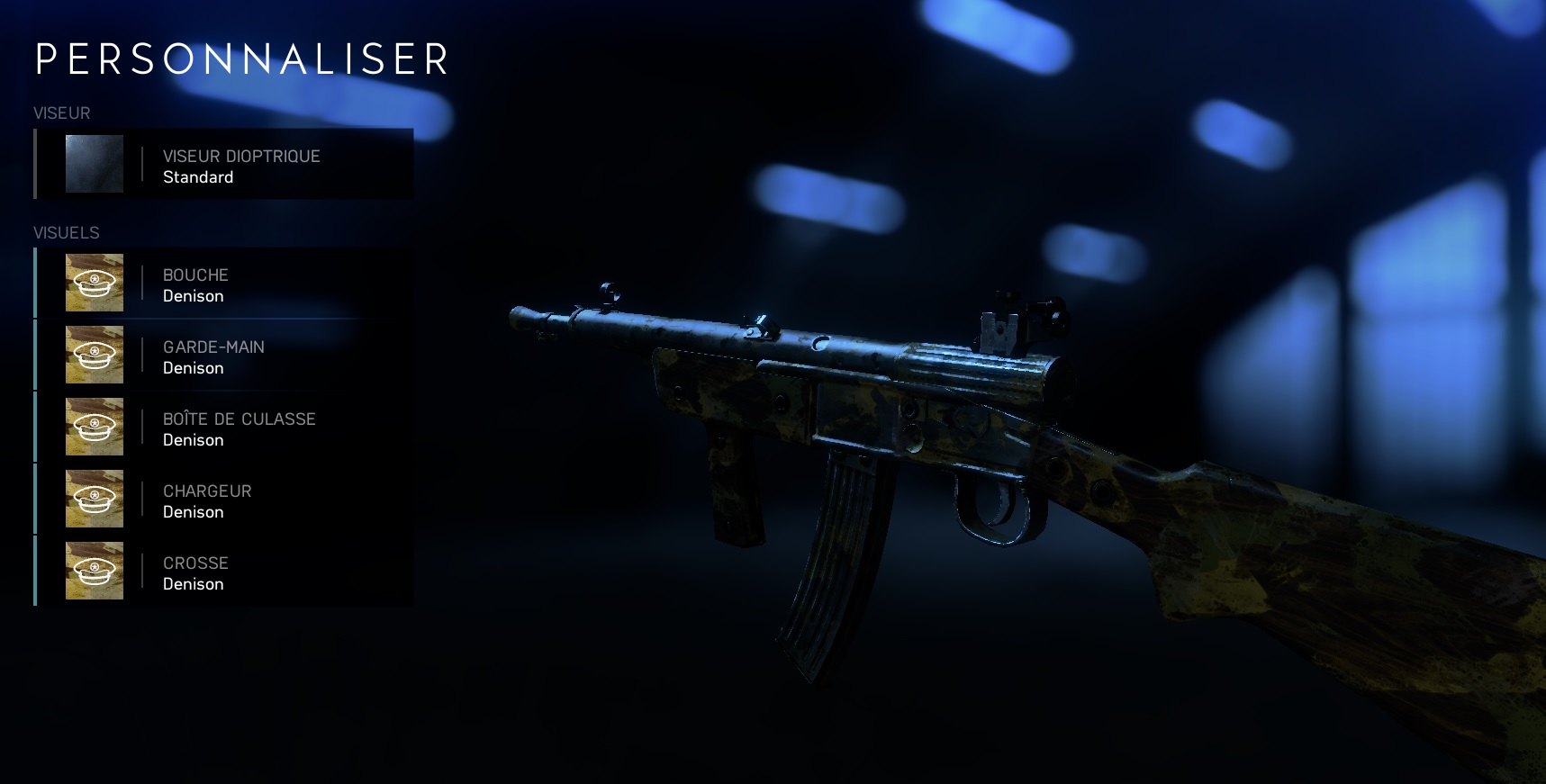Image resolution: width=1546 pixels, height=784 pixels.
Task: Select the currently highlighted BOUCHE row
Action: pos(225,284)
